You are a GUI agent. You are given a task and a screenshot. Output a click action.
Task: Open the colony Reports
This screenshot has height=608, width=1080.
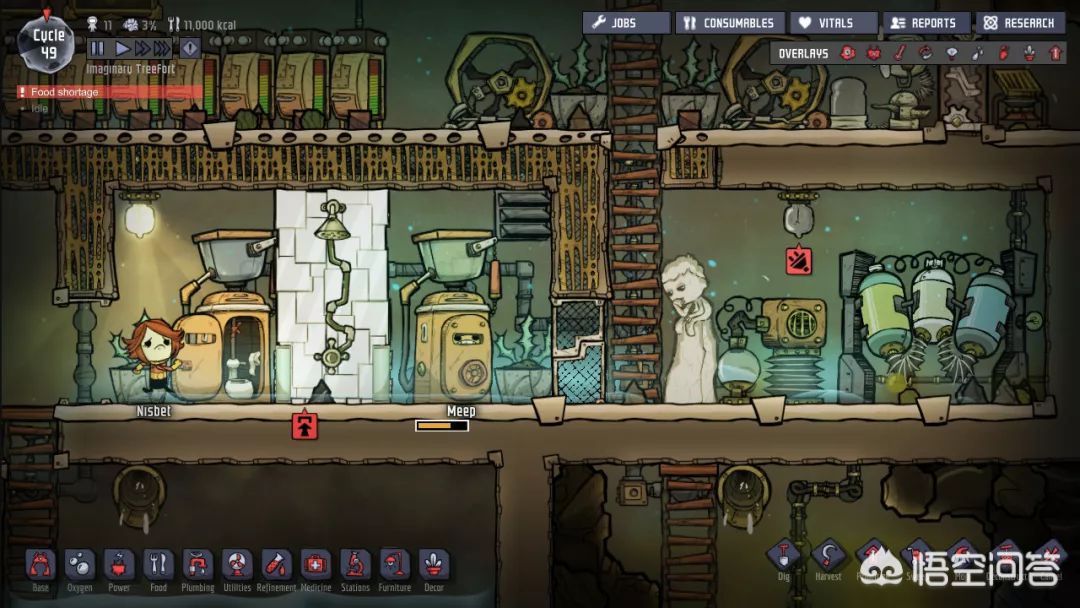tap(926, 23)
